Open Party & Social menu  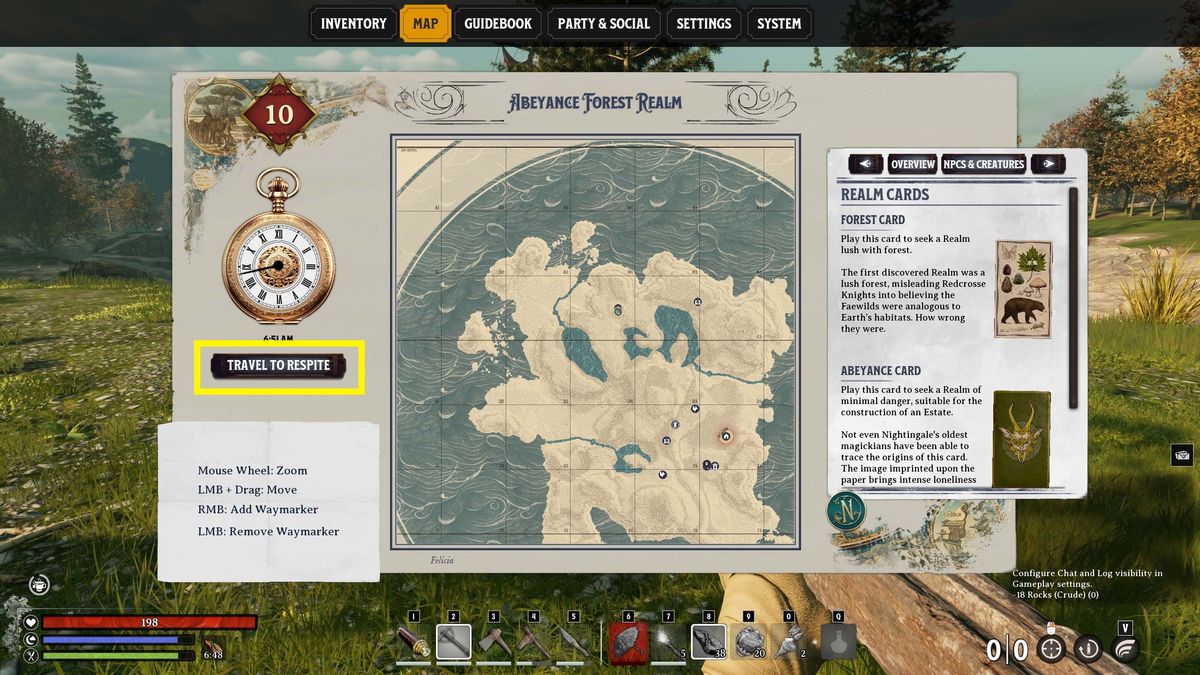(x=603, y=24)
